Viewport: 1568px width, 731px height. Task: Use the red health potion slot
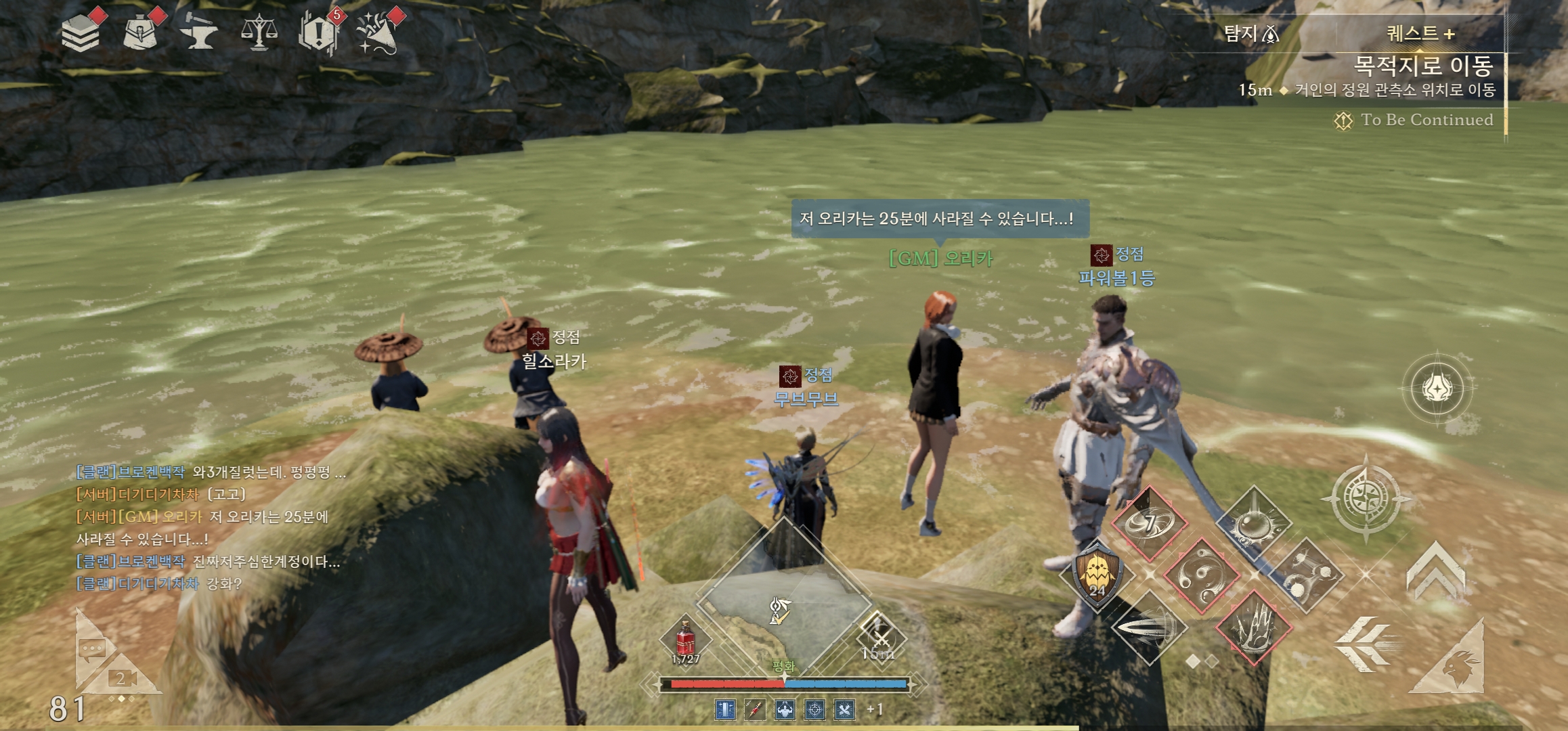(x=686, y=640)
